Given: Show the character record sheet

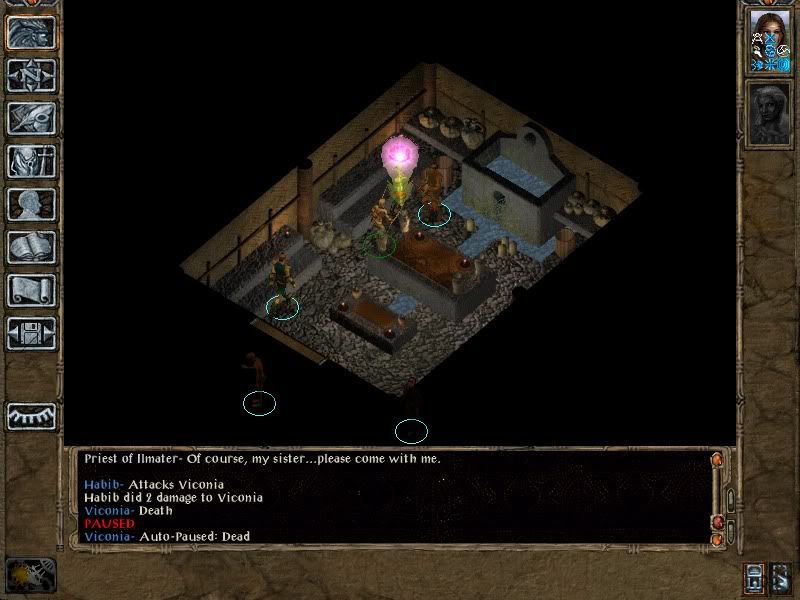Looking at the screenshot, I should (x=32, y=204).
